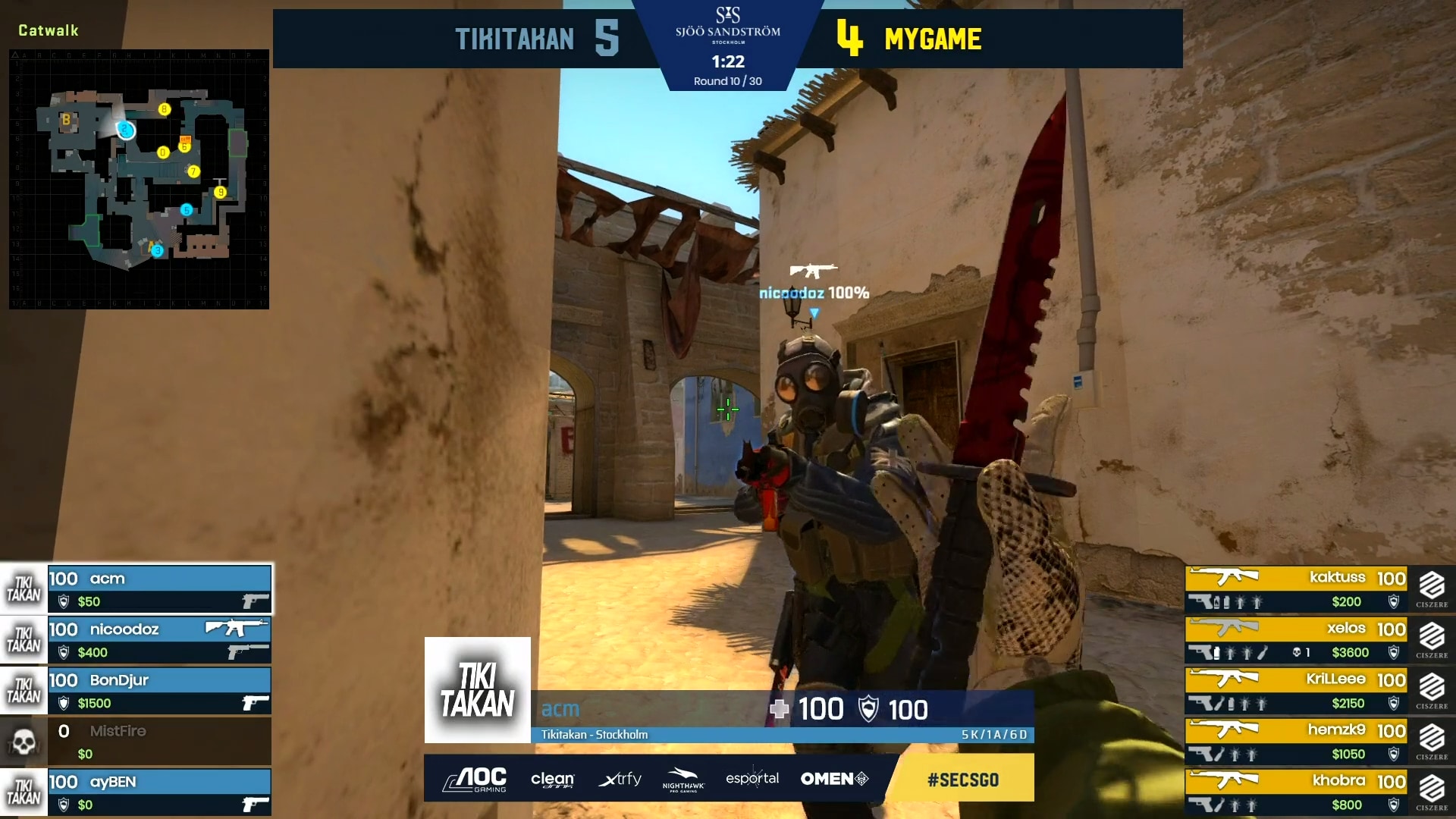
Task: Click the armor shield icon beside xelos's $3600
Action: 1394,652
